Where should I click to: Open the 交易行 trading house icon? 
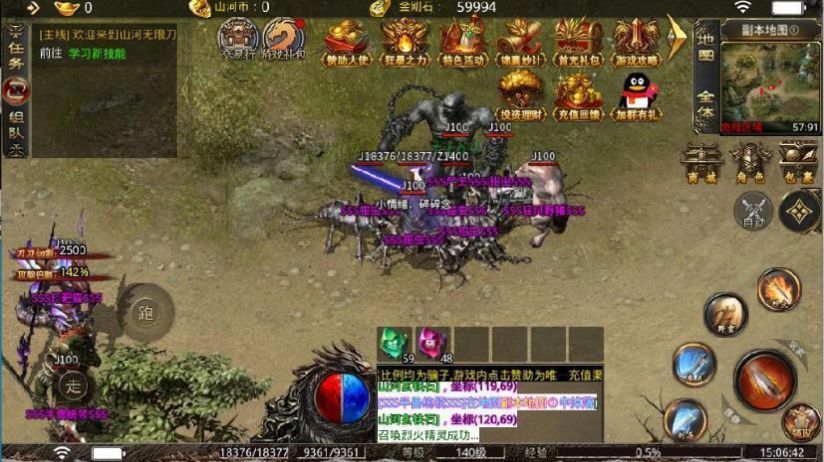coord(239,40)
